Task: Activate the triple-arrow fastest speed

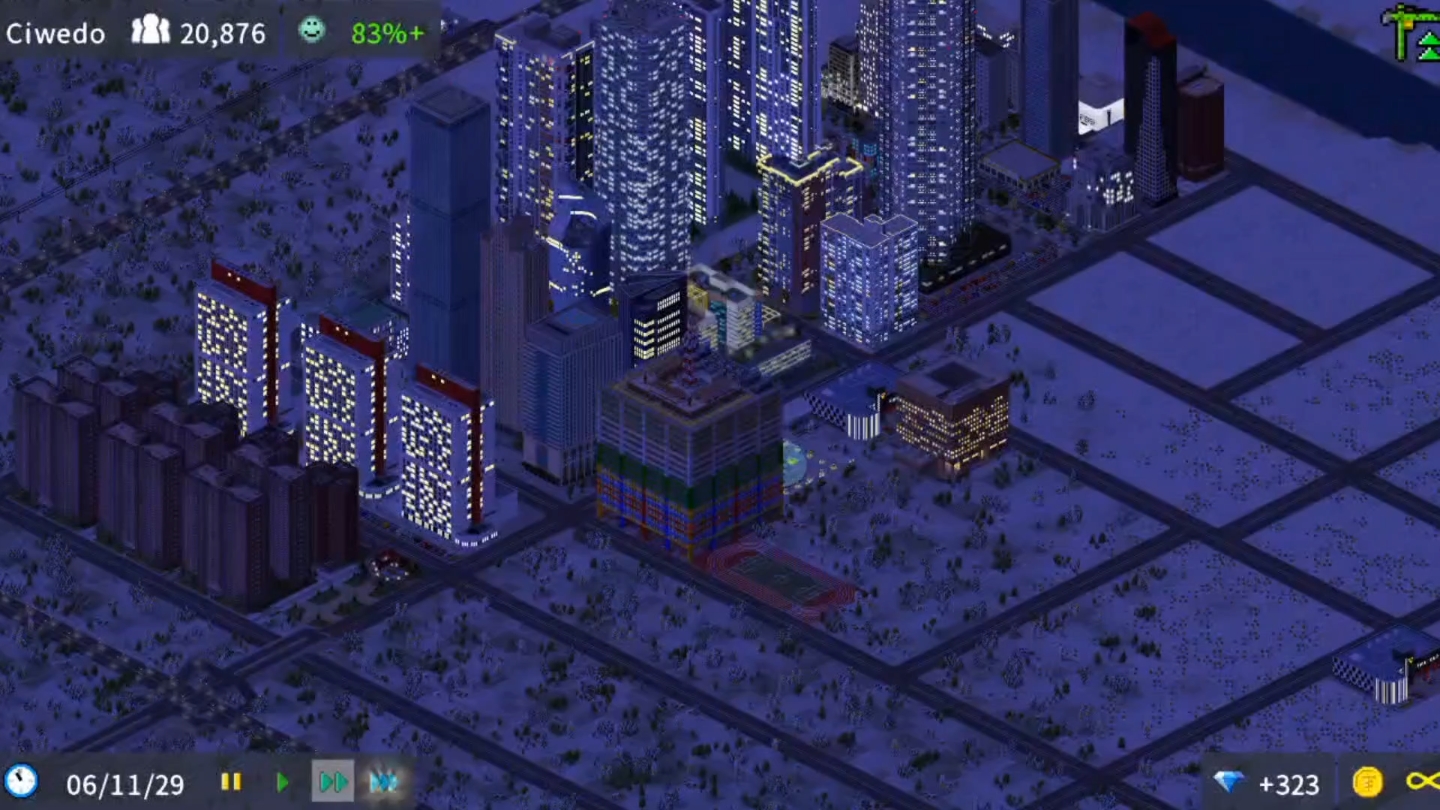Action: pos(384,782)
